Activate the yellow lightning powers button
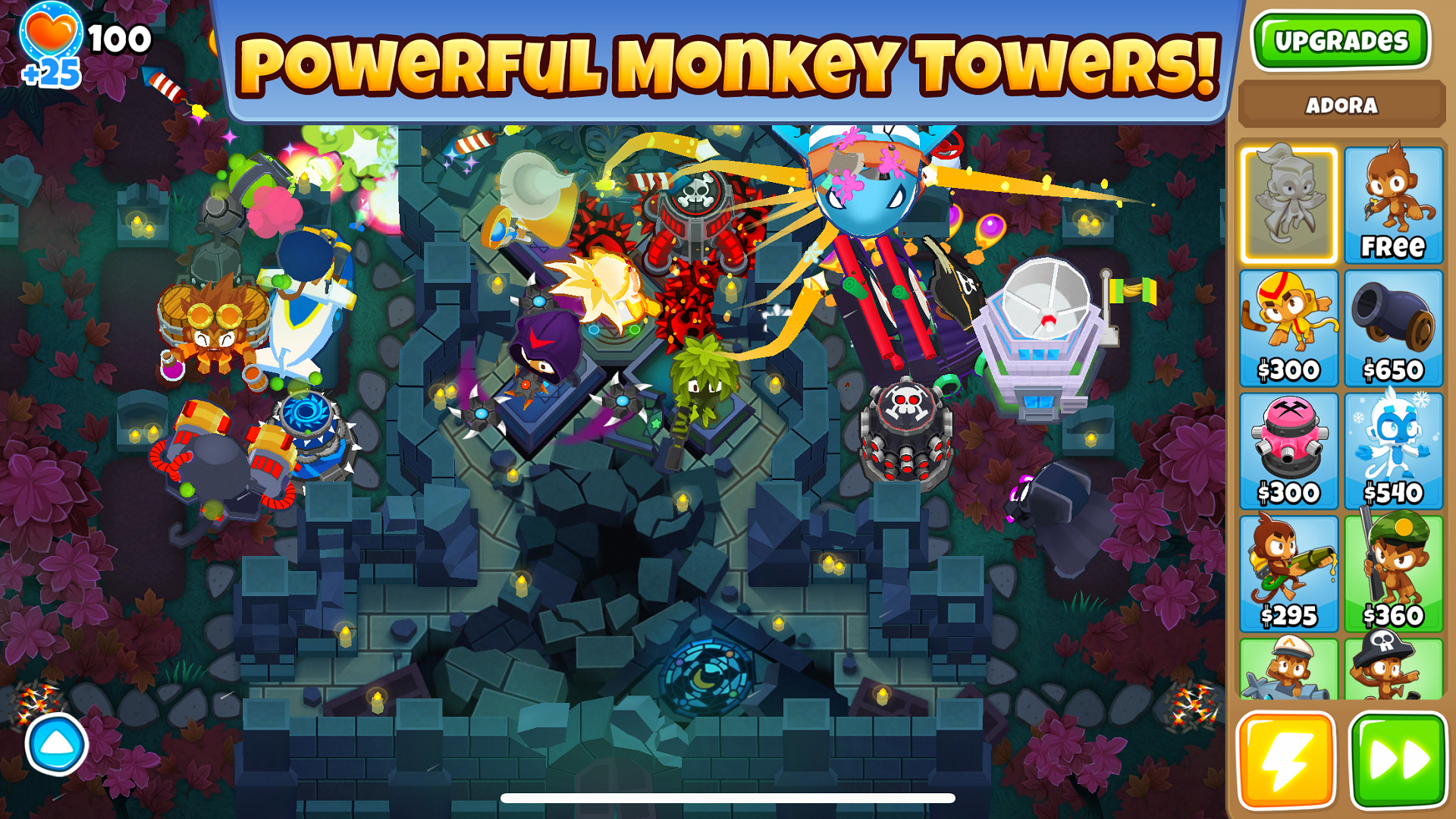1456x819 pixels. pyautogui.click(x=1288, y=762)
